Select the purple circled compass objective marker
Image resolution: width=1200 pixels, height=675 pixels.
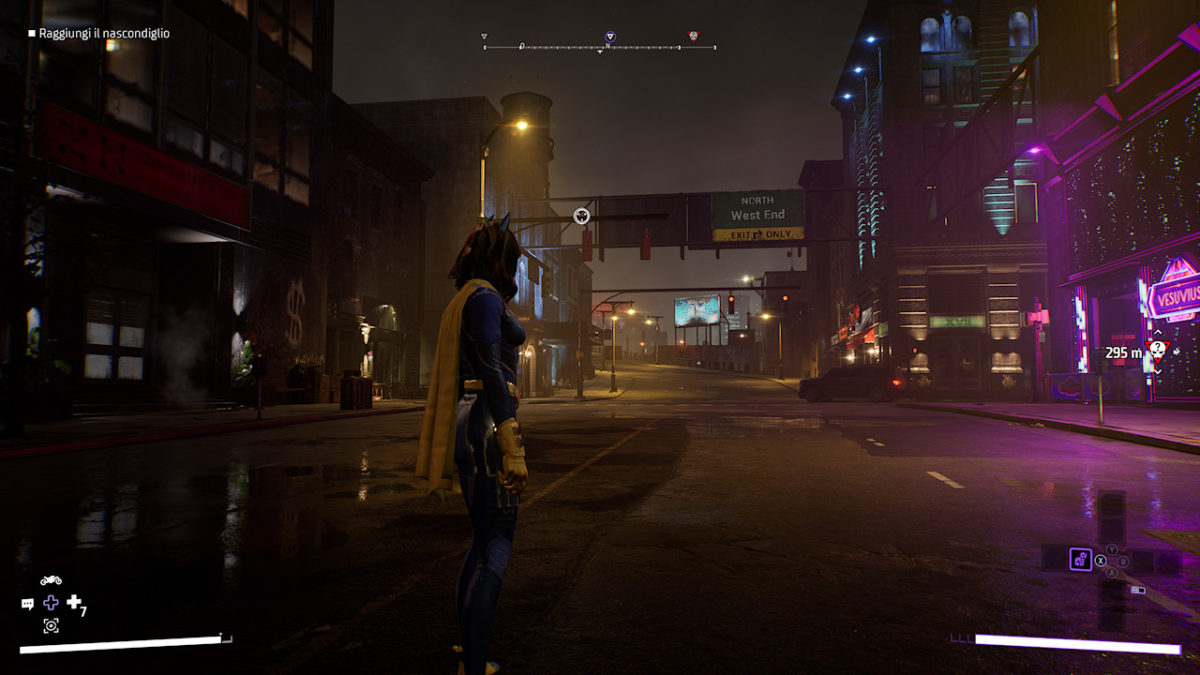click(610, 37)
